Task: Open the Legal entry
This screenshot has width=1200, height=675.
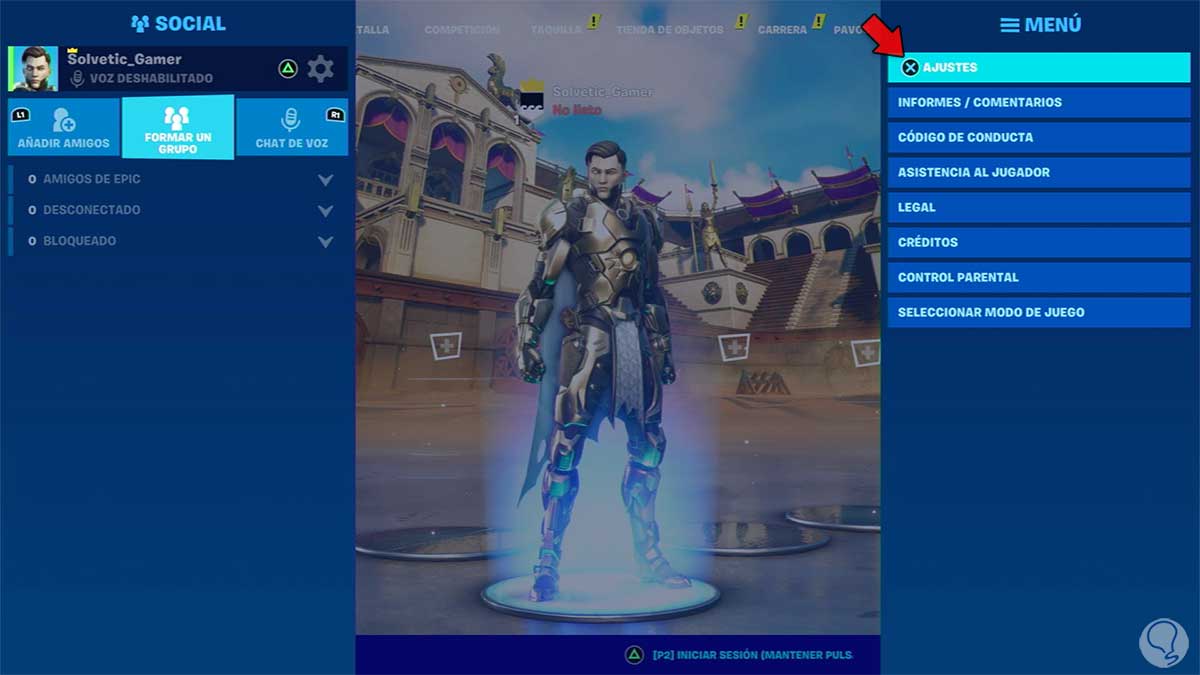Action: click(1038, 207)
